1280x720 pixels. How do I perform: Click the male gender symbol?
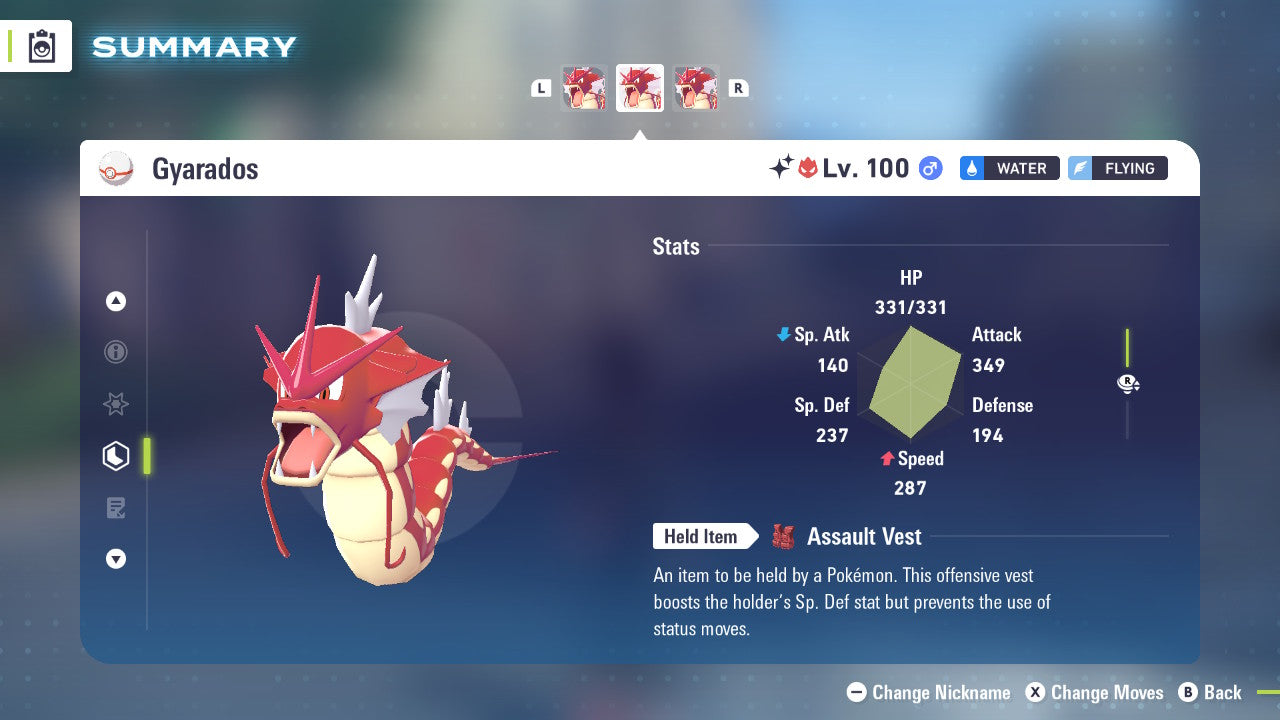tap(929, 168)
